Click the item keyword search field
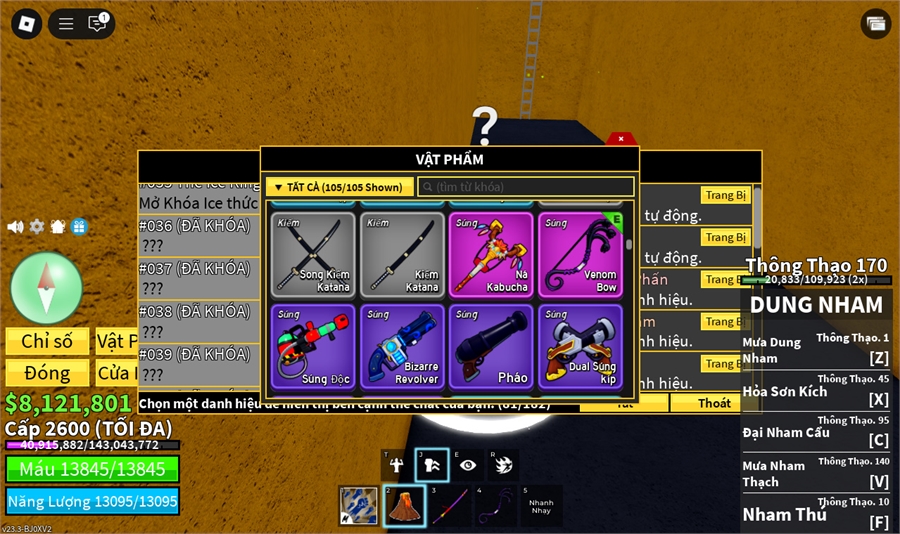Screen dimensions: 900x534 tap(526, 187)
